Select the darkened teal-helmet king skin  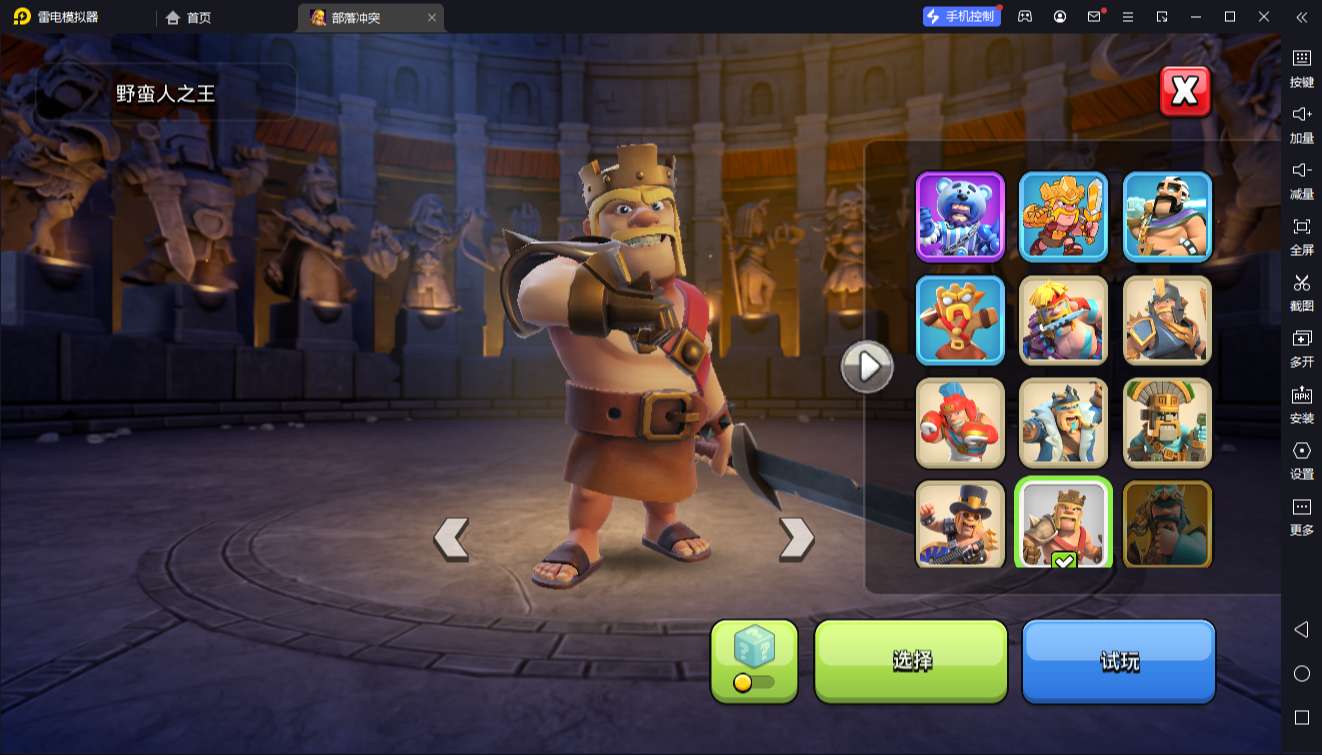pos(1167,524)
